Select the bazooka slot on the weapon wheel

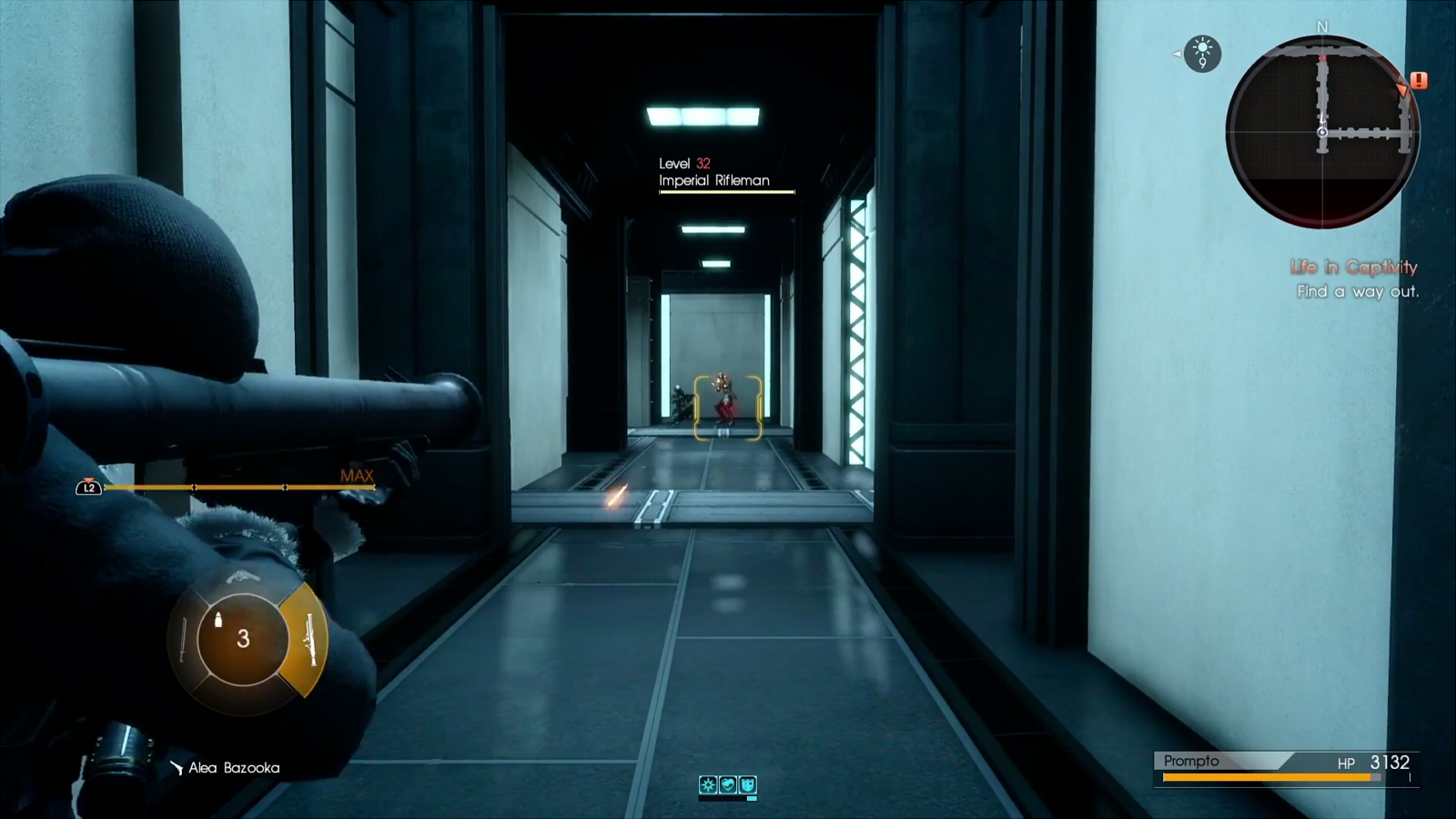coord(308,640)
